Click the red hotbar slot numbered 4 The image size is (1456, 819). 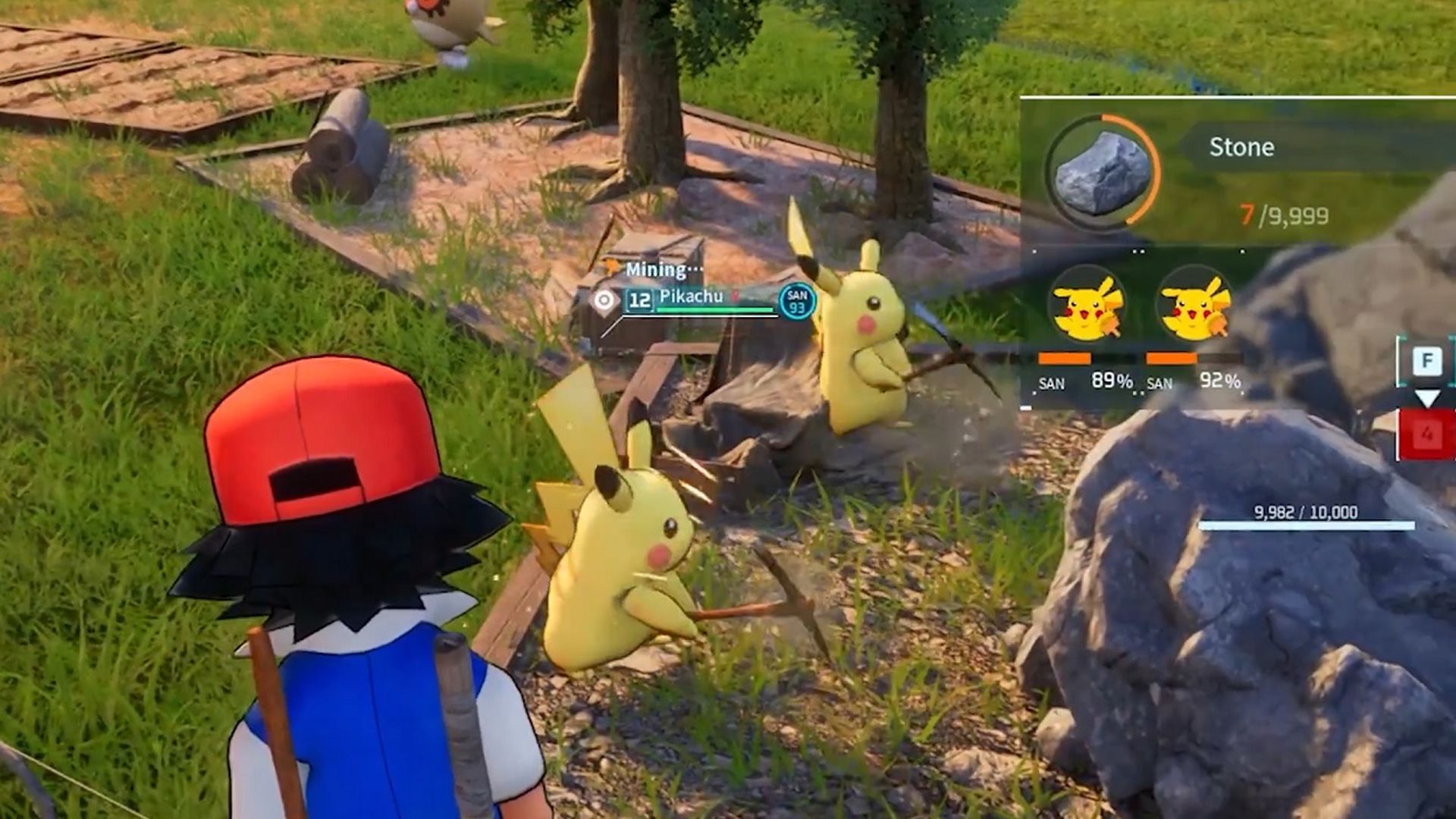(x=1429, y=435)
